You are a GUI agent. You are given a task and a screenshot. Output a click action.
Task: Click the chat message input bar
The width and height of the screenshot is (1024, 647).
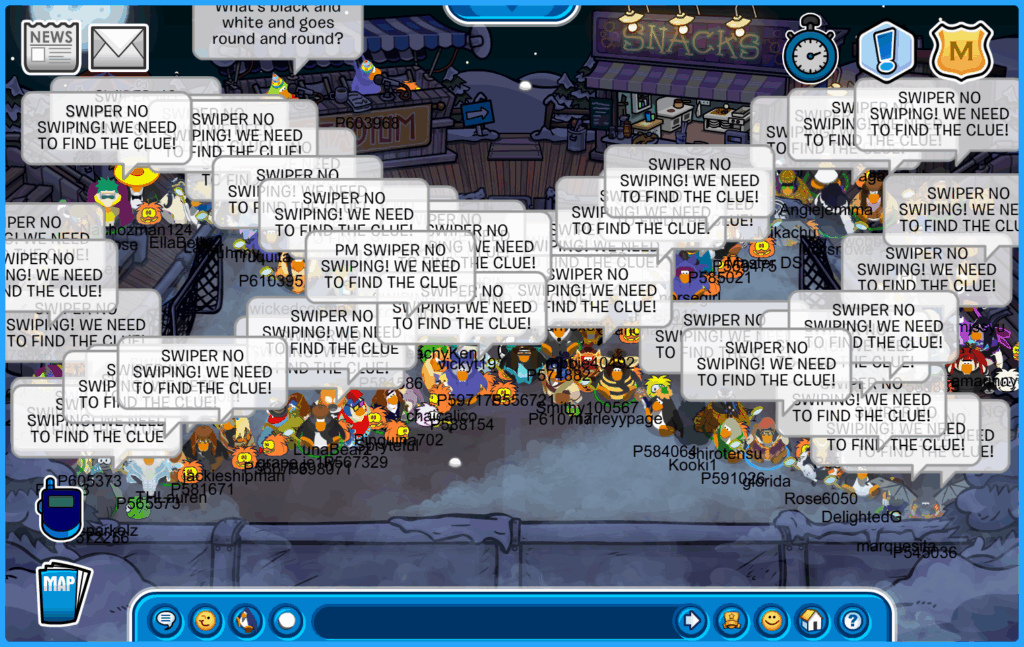point(490,621)
